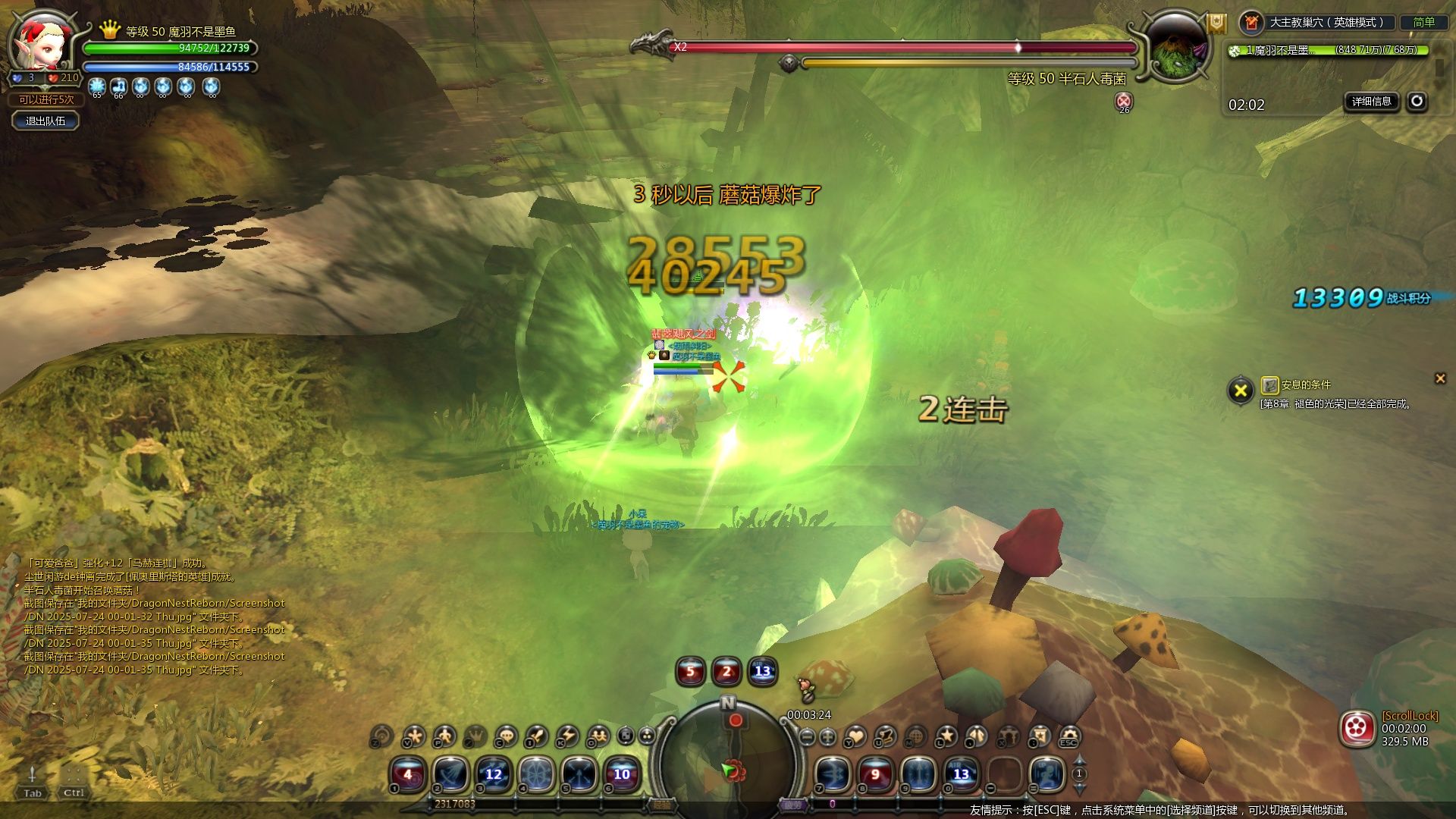Open the star icon menu shortcut
This screenshot has height=819, width=1456.
pos(946,736)
